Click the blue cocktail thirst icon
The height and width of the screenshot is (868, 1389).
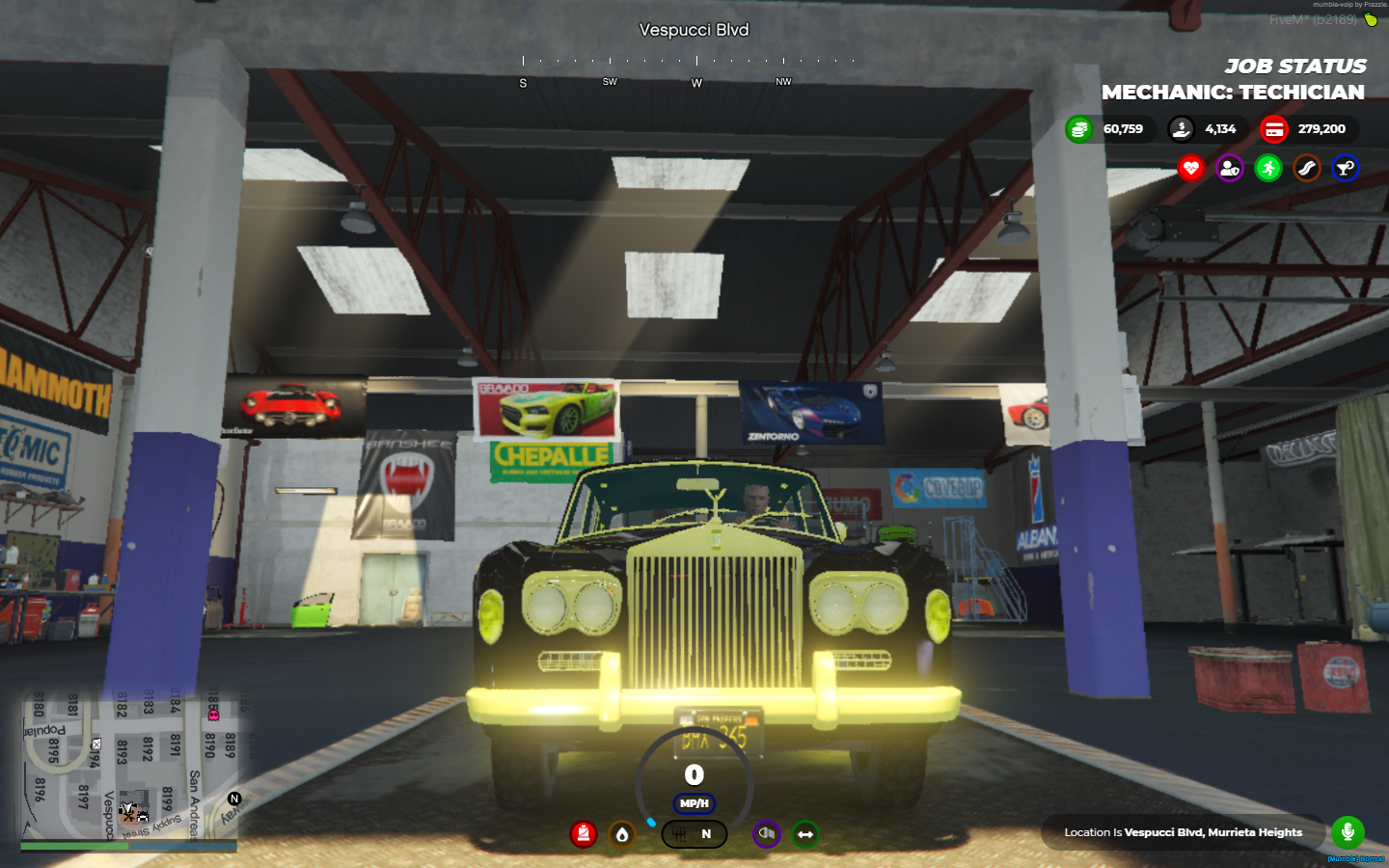pos(1346,168)
